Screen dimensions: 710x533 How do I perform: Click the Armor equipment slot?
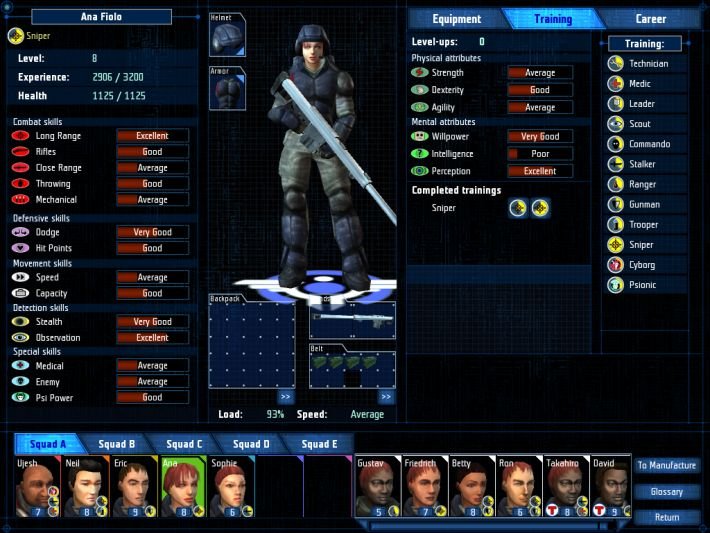click(x=227, y=90)
